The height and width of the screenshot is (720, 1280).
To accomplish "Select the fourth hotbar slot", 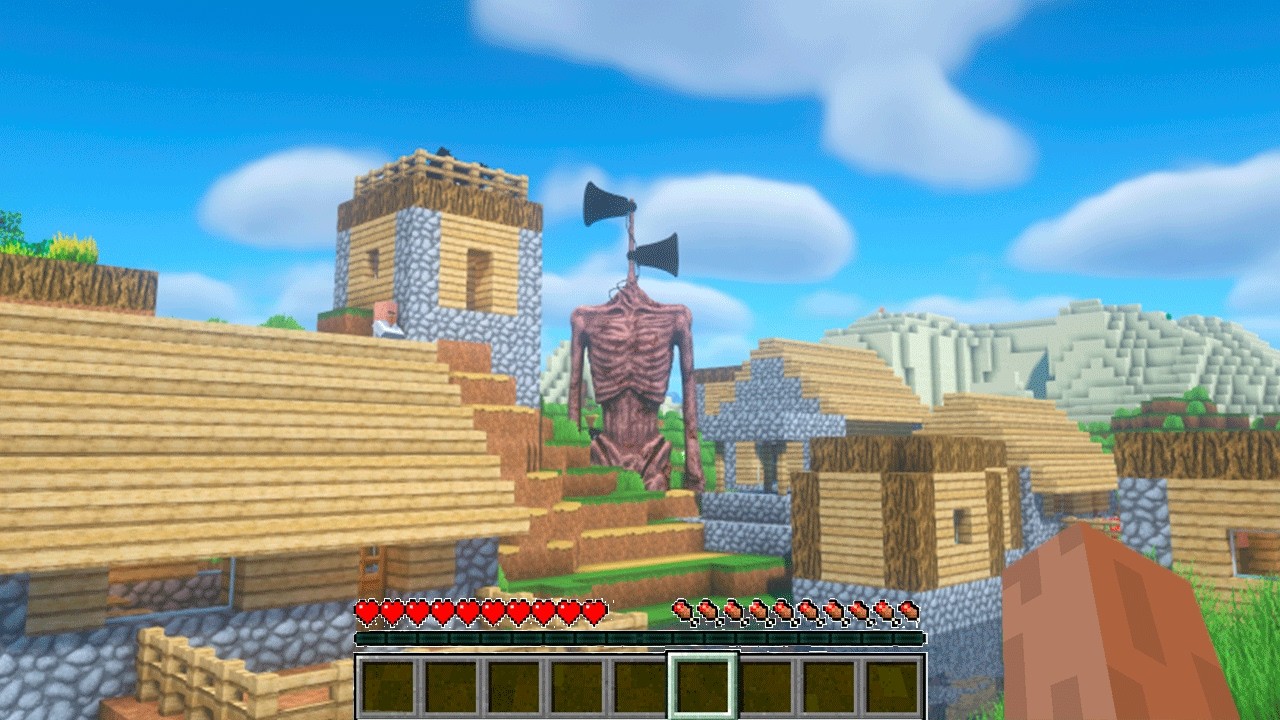I will (576, 685).
